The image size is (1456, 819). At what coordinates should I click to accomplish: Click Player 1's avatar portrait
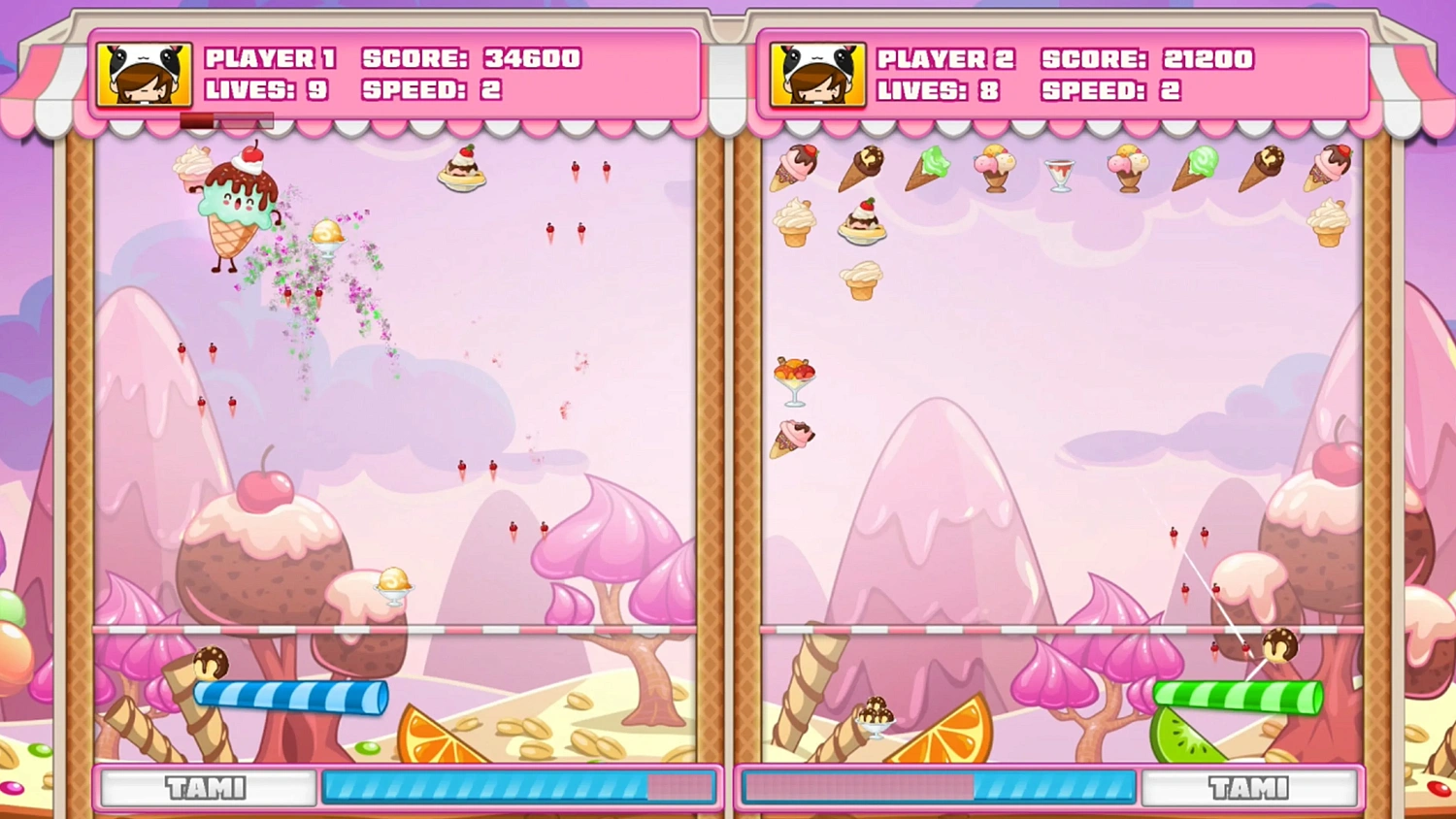tap(144, 74)
